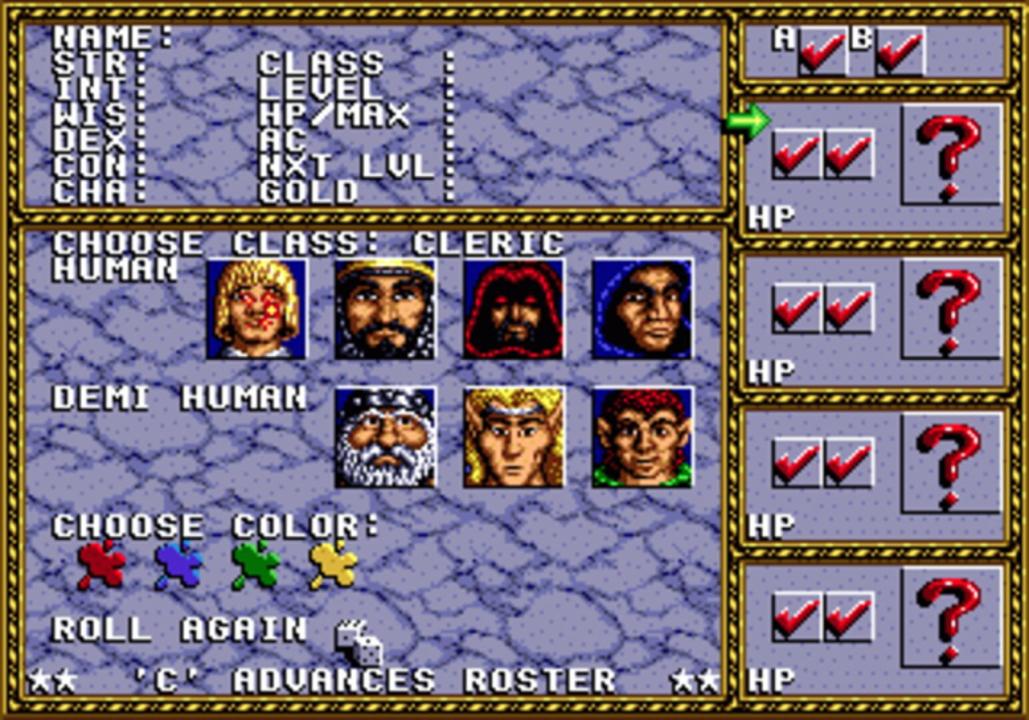
Task: Choose the white-bearded dwarf portrait
Action: 385,437
